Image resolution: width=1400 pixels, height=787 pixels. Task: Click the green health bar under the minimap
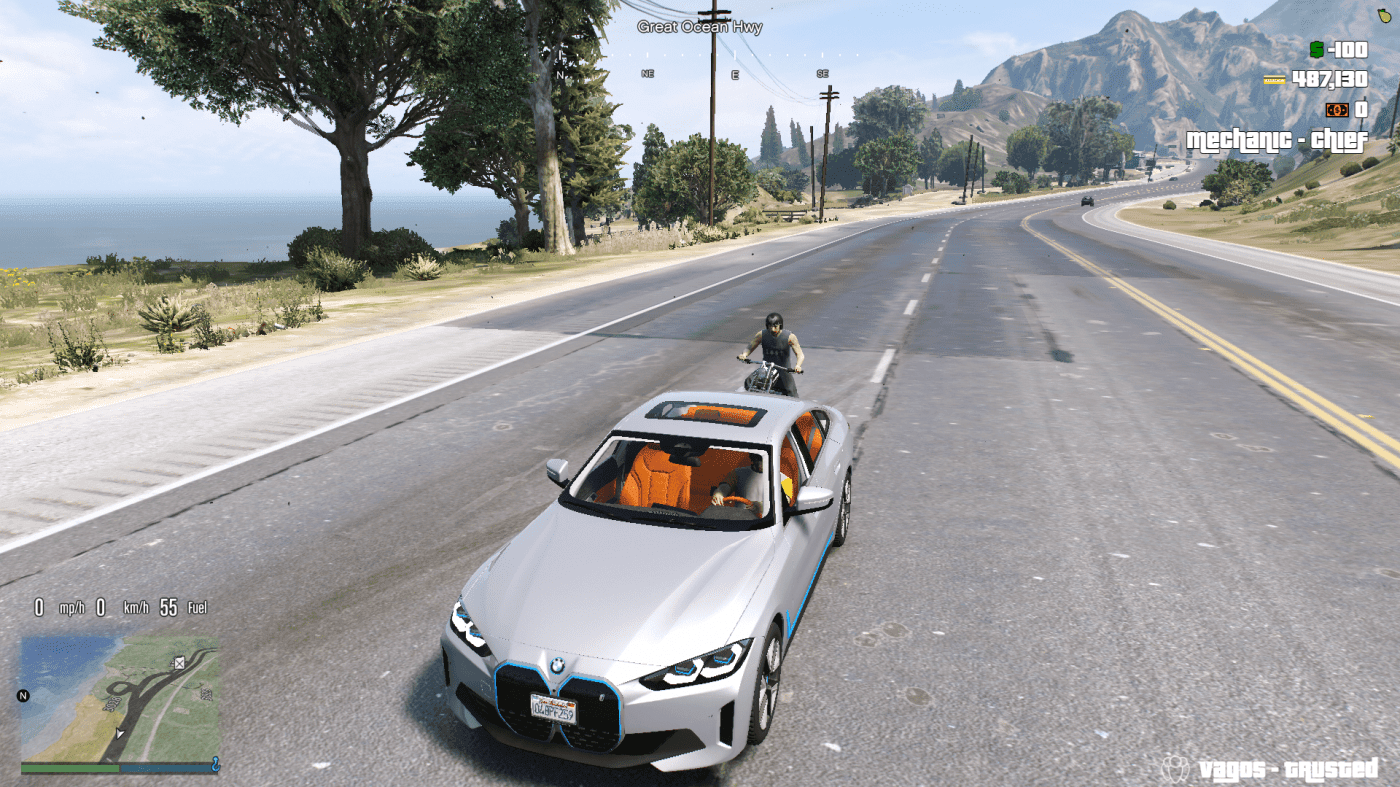[x=70, y=766]
